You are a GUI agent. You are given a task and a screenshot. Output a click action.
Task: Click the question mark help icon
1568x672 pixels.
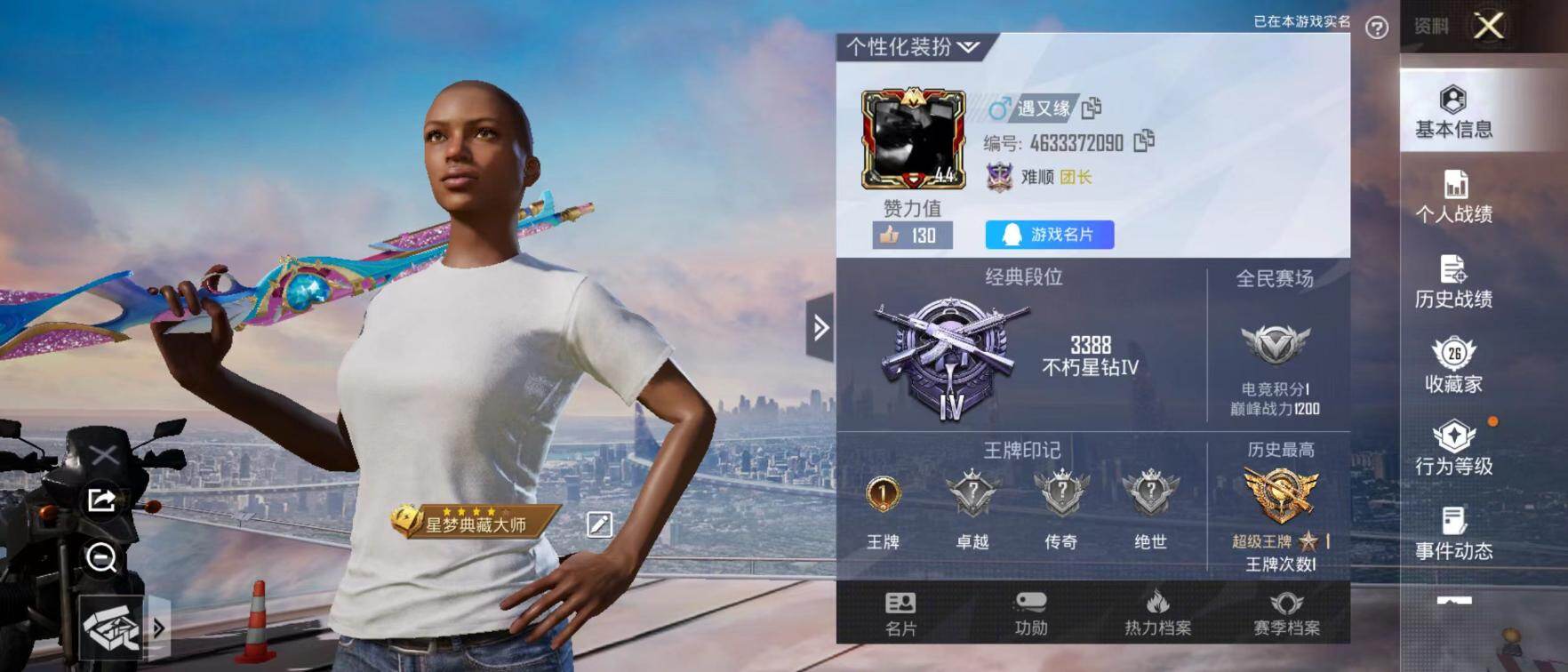(x=1376, y=28)
